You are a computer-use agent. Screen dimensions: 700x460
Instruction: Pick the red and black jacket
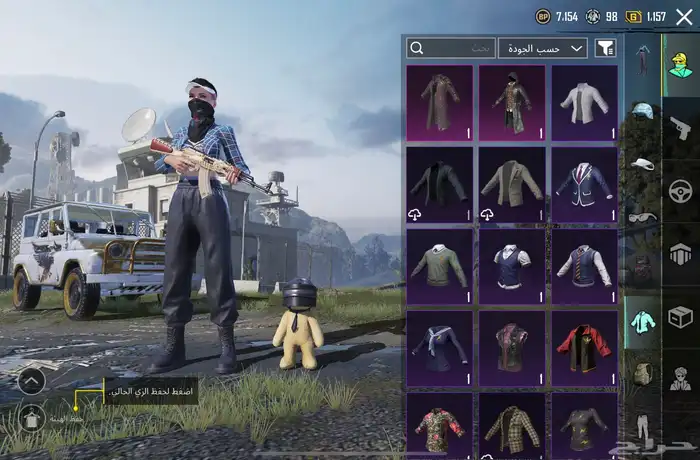(x=584, y=348)
